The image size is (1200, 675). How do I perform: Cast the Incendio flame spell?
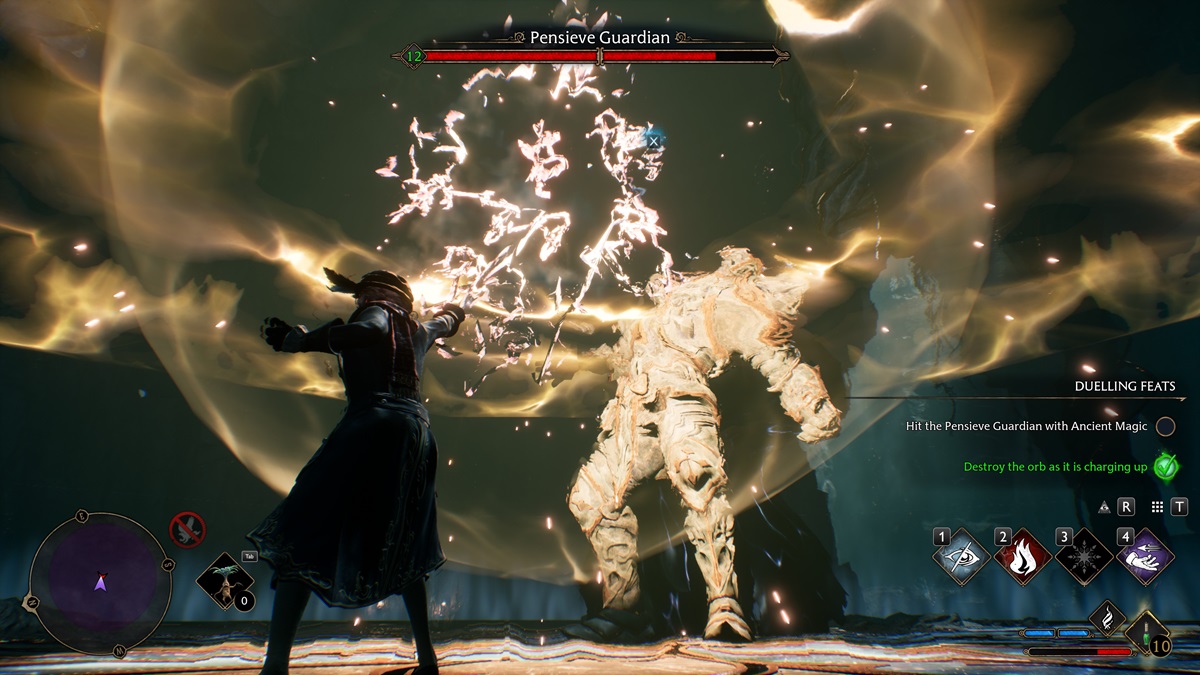point(1023,556)
